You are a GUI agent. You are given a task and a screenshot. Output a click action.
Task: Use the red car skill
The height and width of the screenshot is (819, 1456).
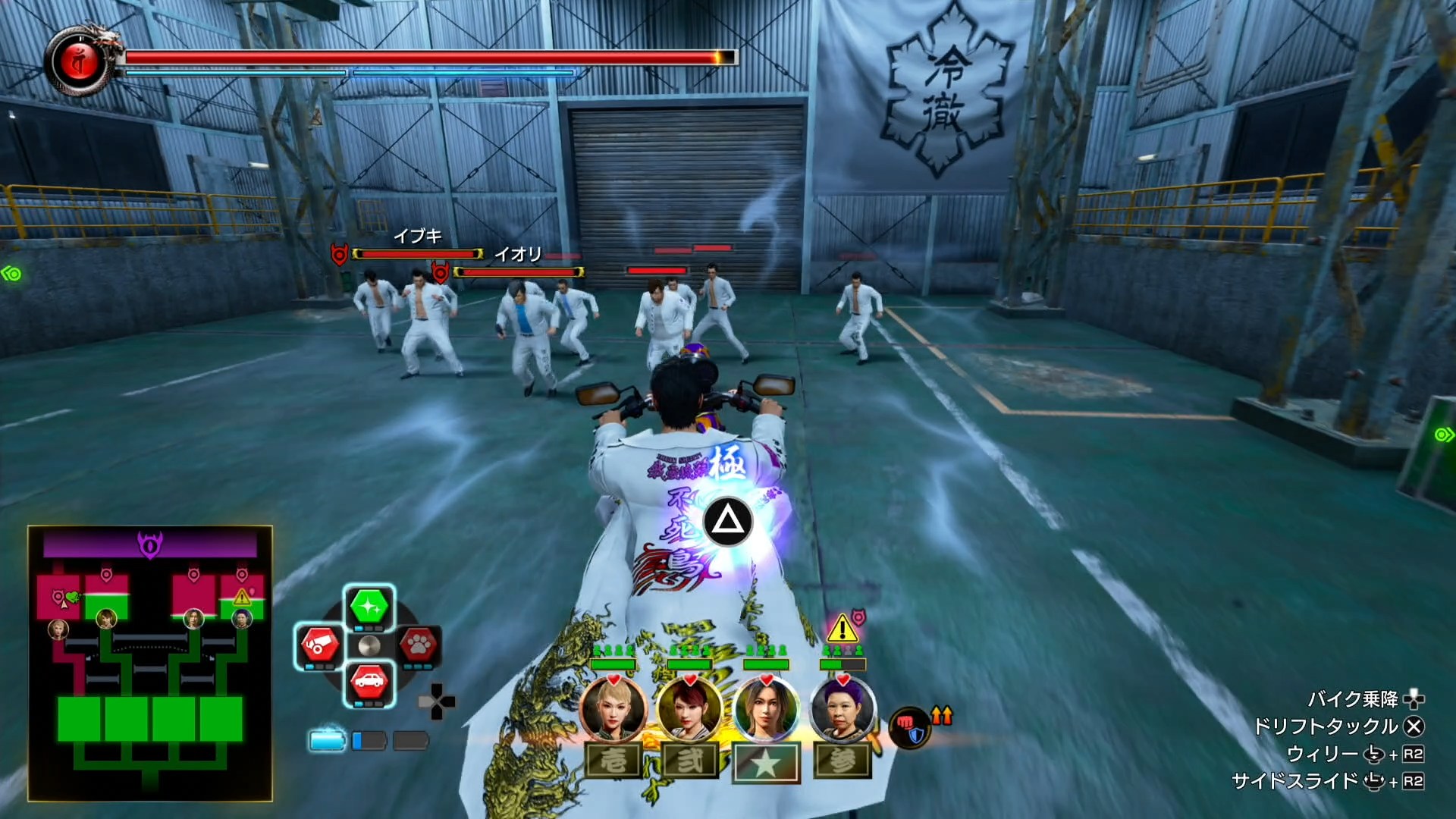(369, 683)
